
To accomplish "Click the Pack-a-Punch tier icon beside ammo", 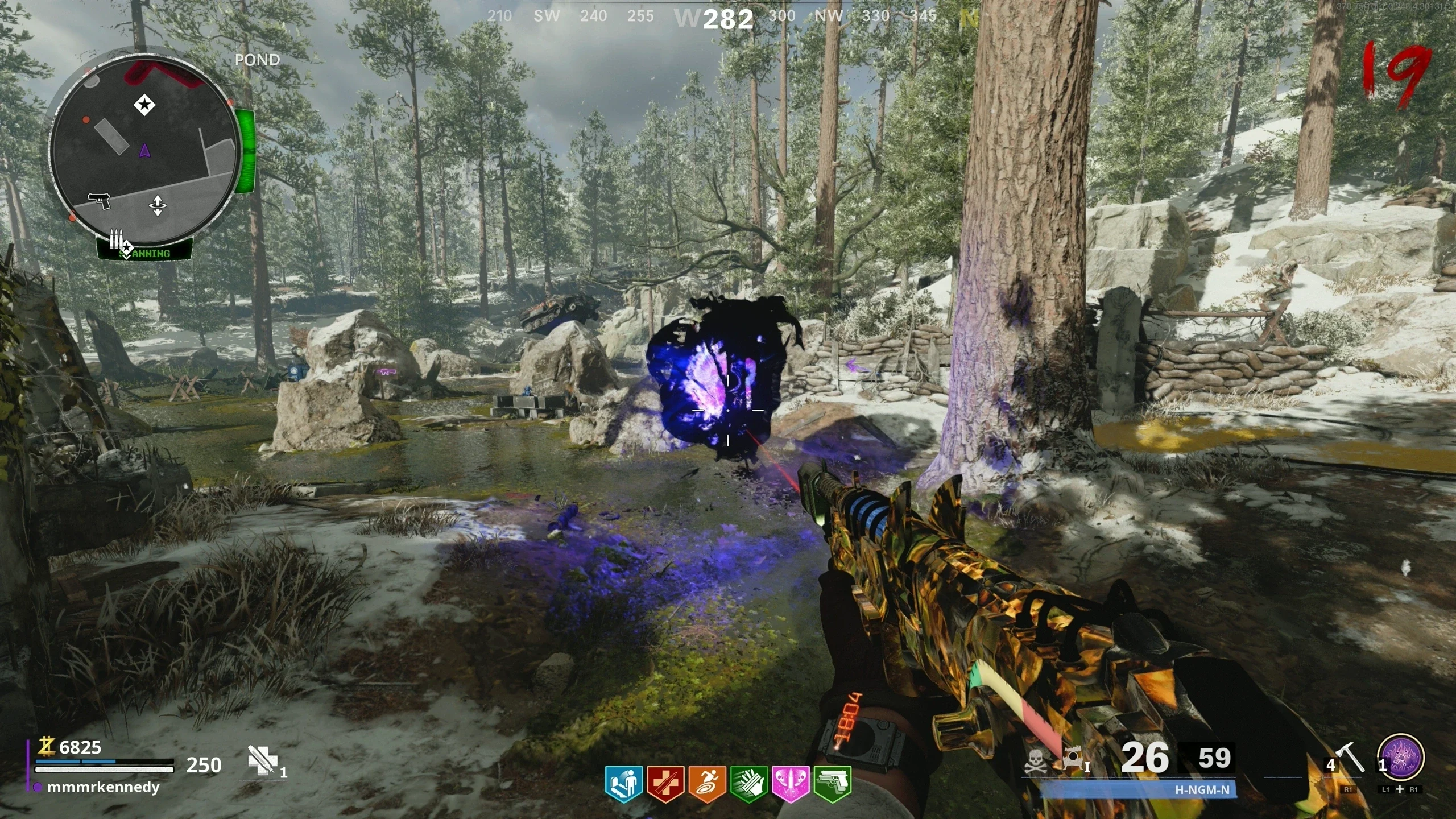I will point(1074,760).
